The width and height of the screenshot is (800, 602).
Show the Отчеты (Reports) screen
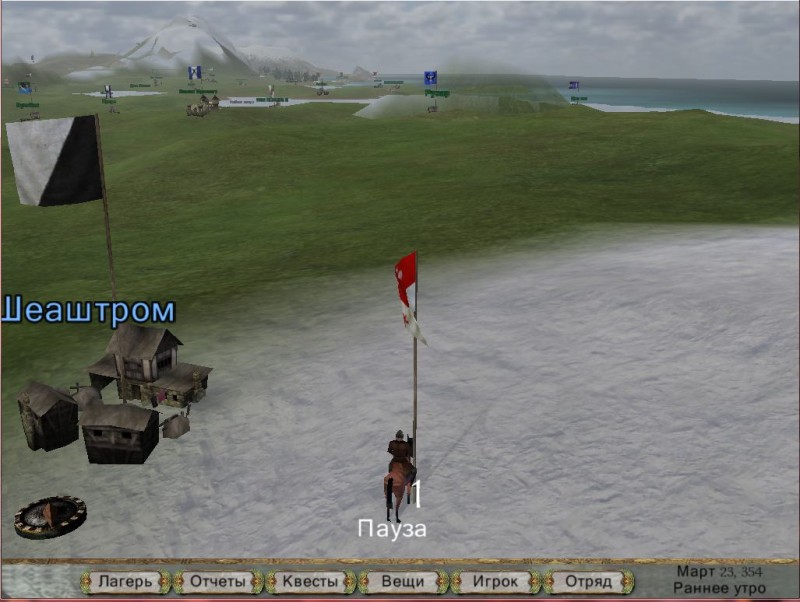pos(218,581)
